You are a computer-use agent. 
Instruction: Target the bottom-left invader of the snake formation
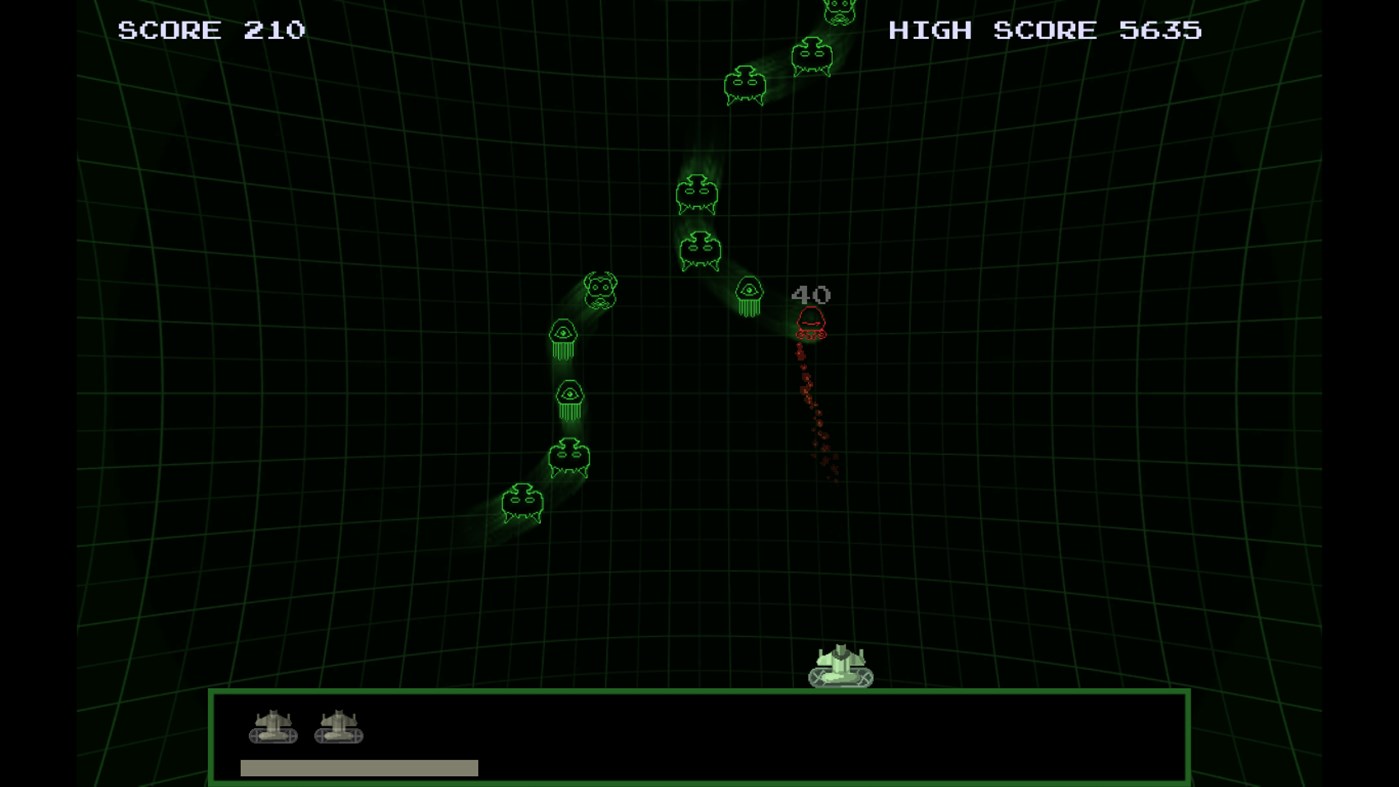tap(521, 503)
